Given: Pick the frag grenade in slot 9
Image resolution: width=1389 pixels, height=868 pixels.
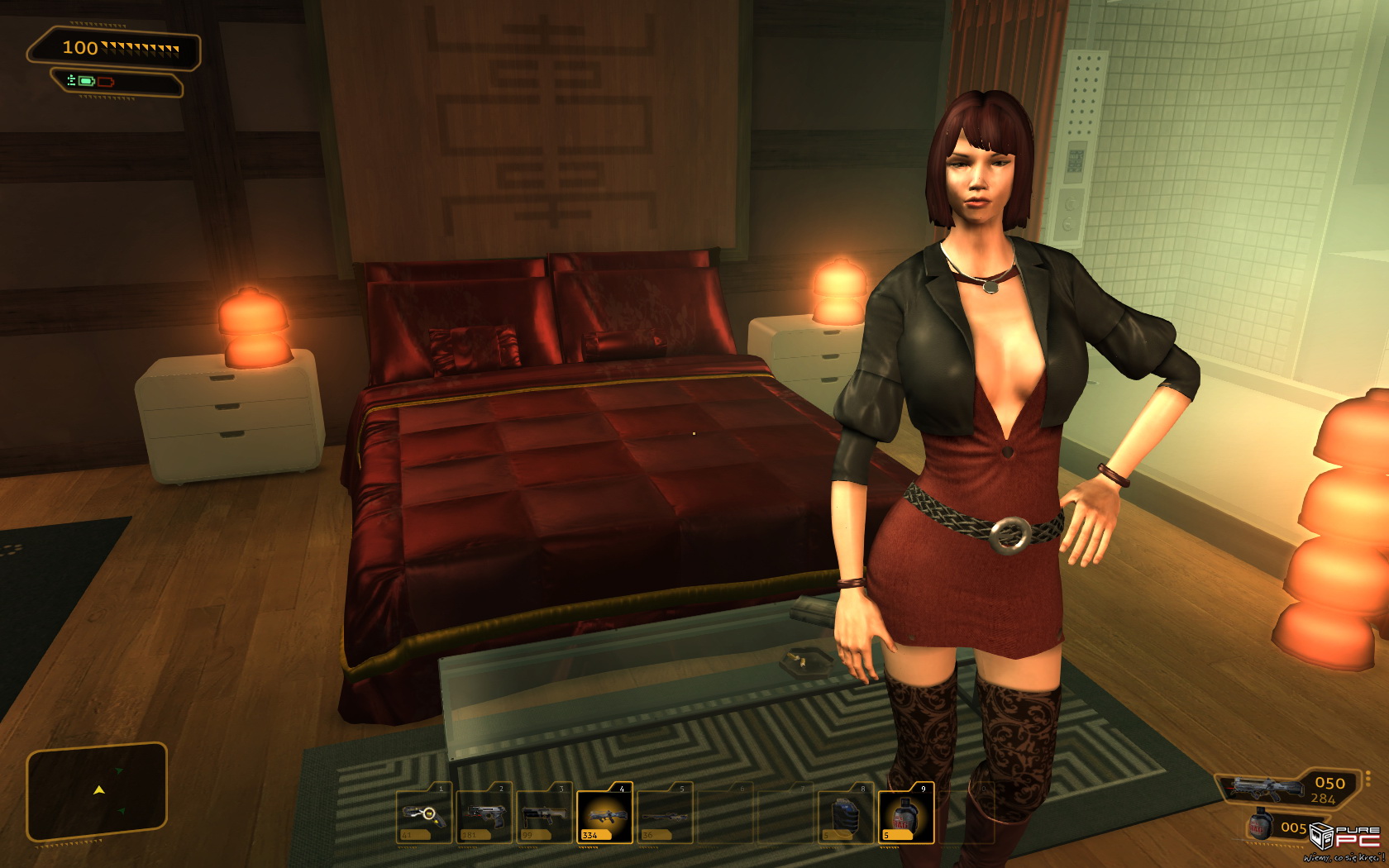Looking at the screenshot, I should 905,815.
